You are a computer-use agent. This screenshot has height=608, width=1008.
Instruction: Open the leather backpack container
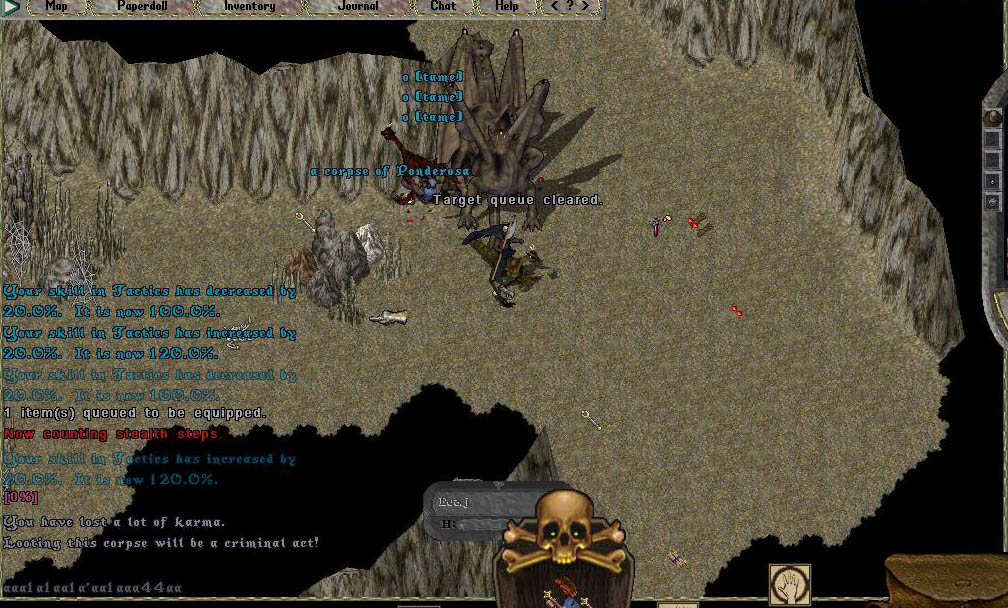950,583
